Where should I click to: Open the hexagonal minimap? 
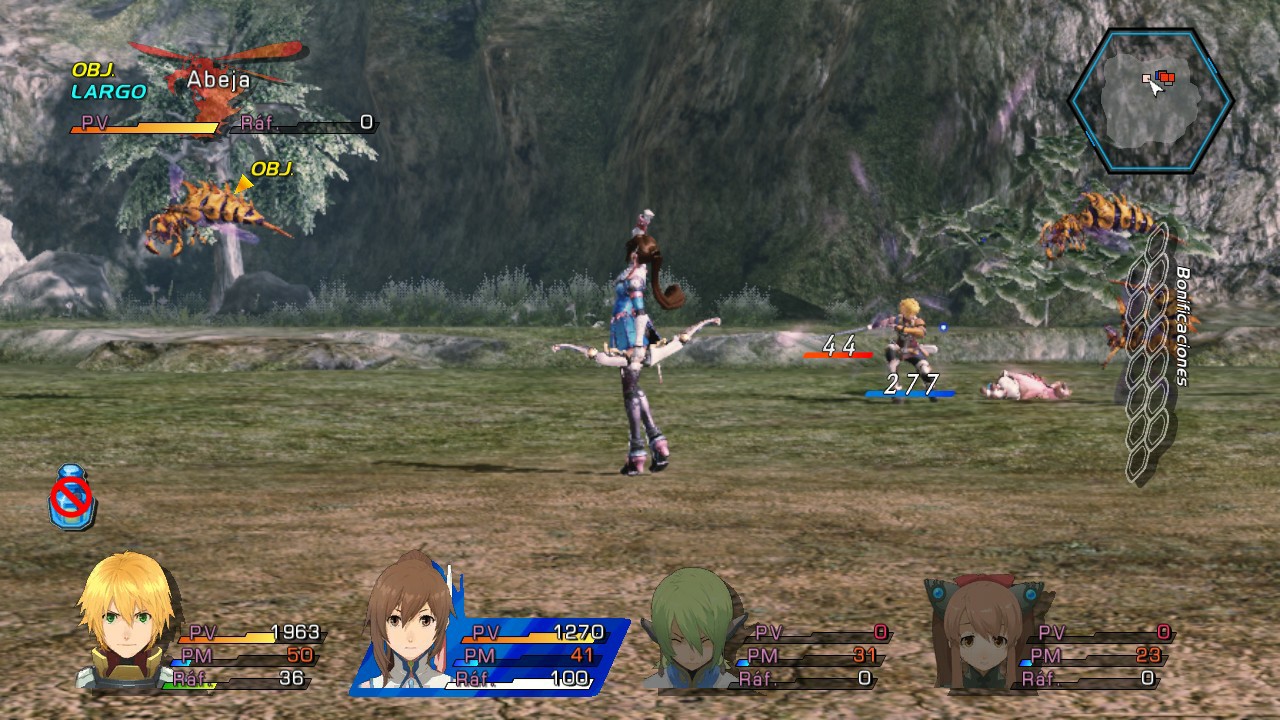coord(1148,97)
